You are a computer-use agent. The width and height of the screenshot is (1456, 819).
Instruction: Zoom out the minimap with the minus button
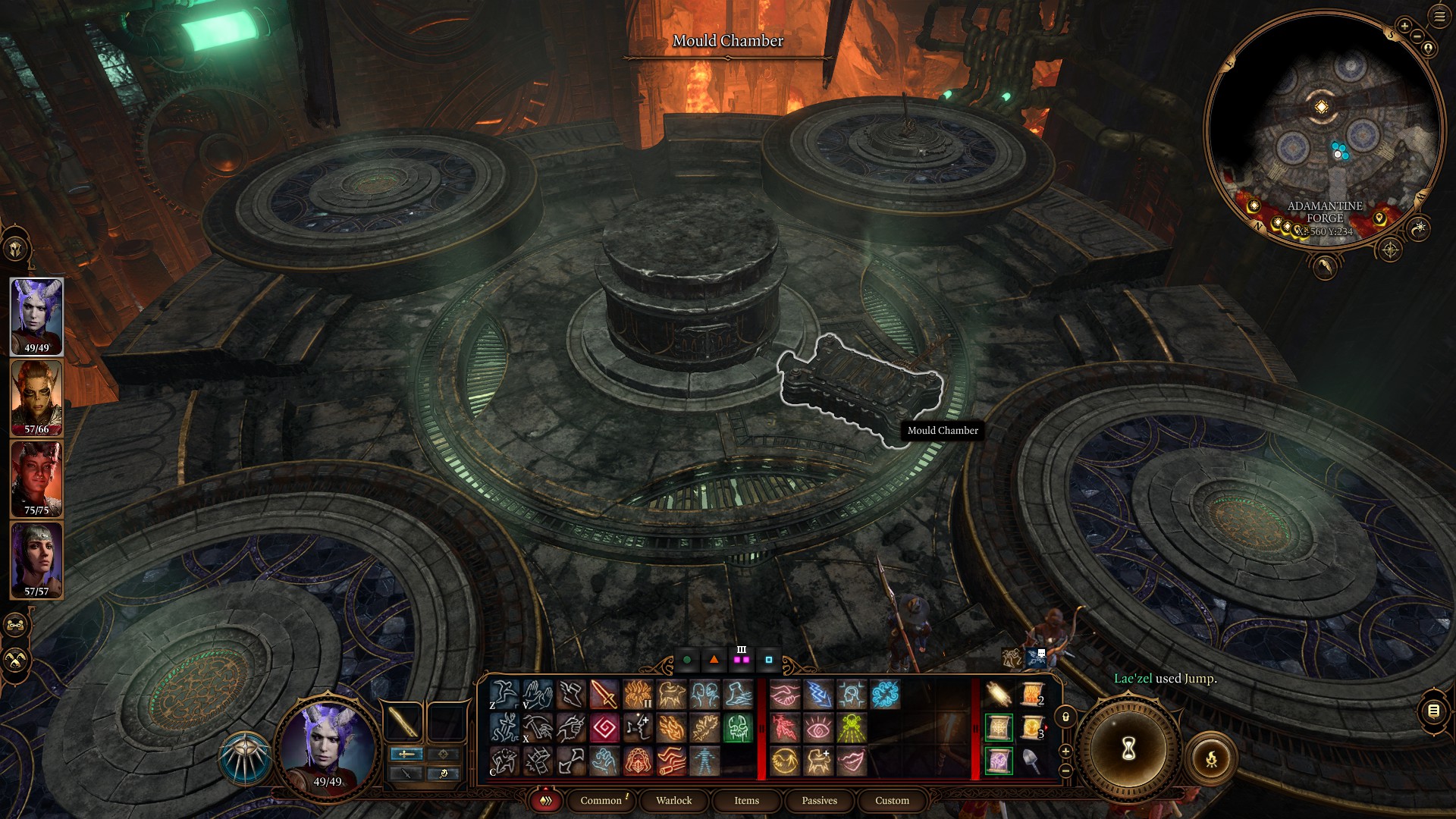(x=1417, y=37)
